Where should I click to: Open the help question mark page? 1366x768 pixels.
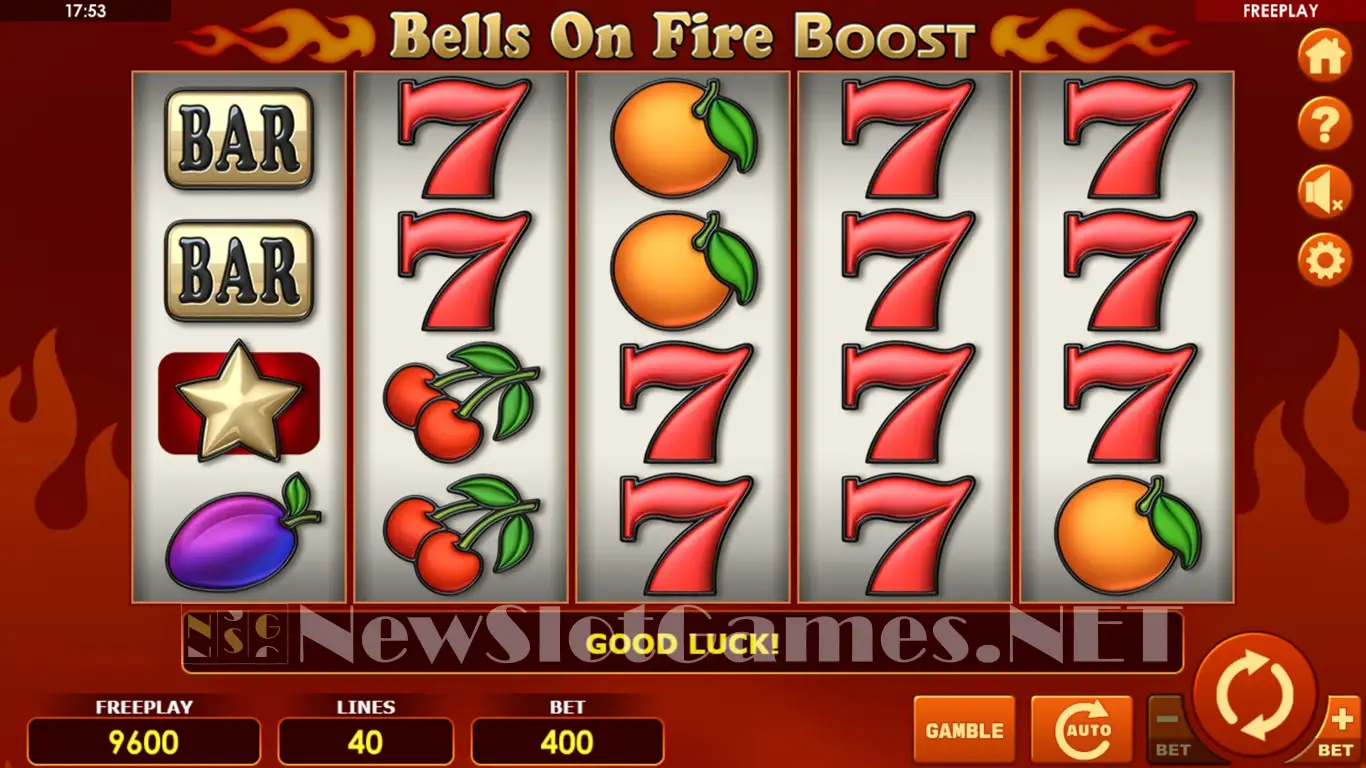[1324, 125]
